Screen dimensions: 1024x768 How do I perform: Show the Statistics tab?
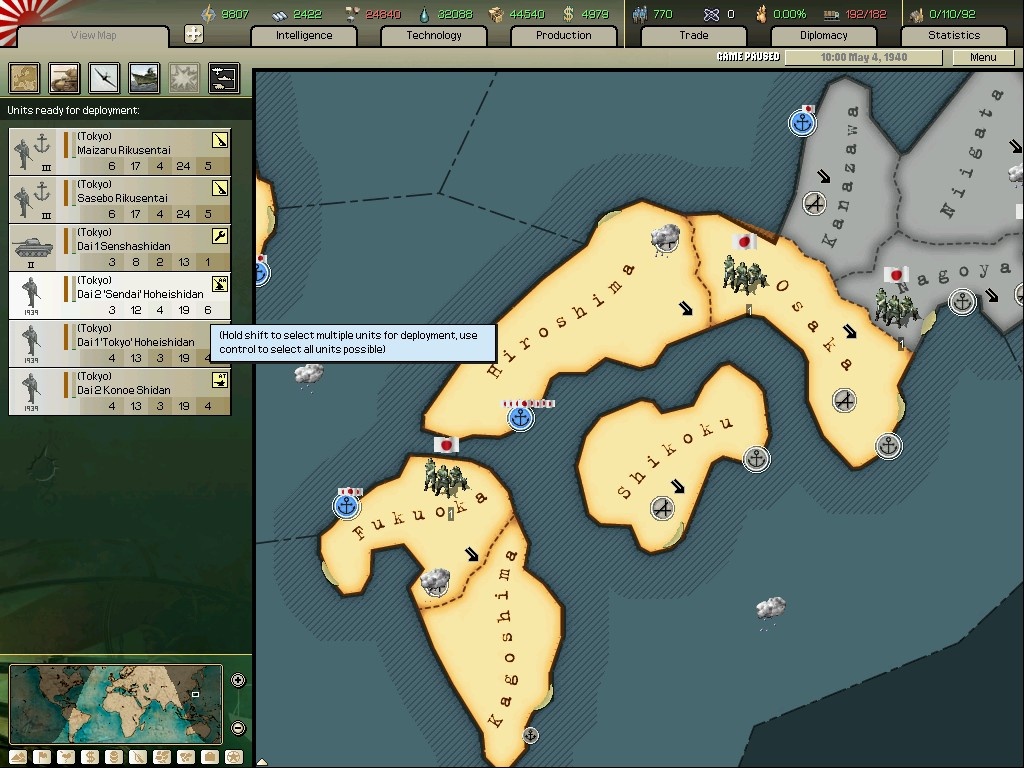[953, 36]
